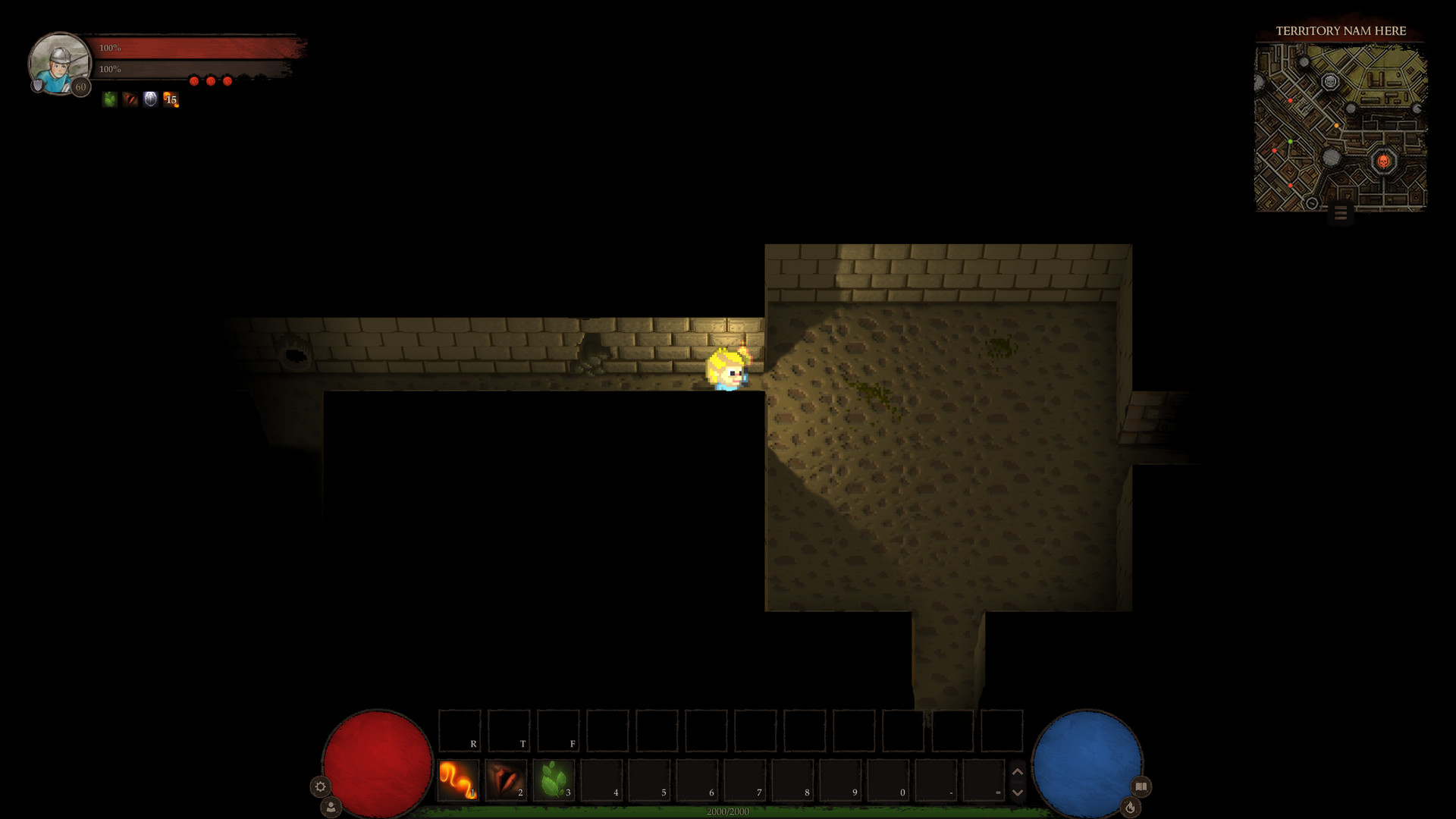Activate the mouth spell in hotbar slot 2
The width and height of the screenshot is (1456, 819).
505,781
